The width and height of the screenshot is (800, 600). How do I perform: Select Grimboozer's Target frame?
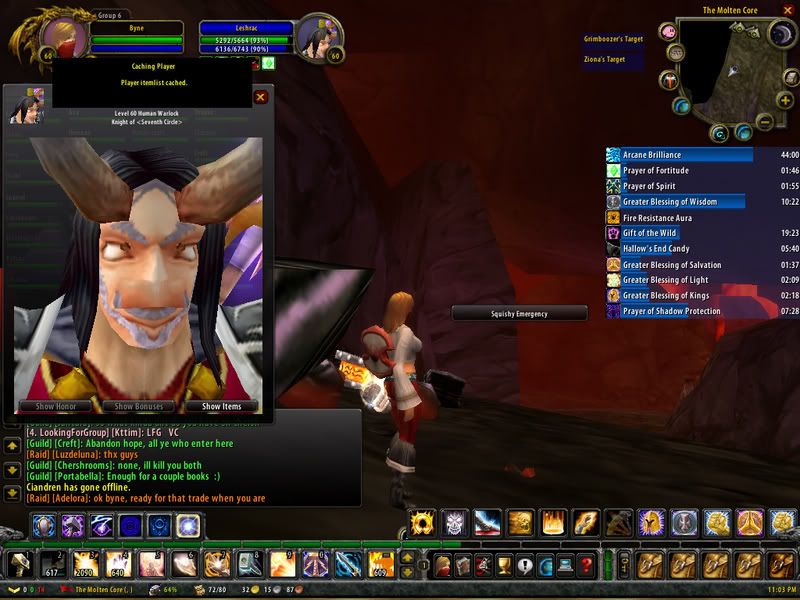point(613,38)
